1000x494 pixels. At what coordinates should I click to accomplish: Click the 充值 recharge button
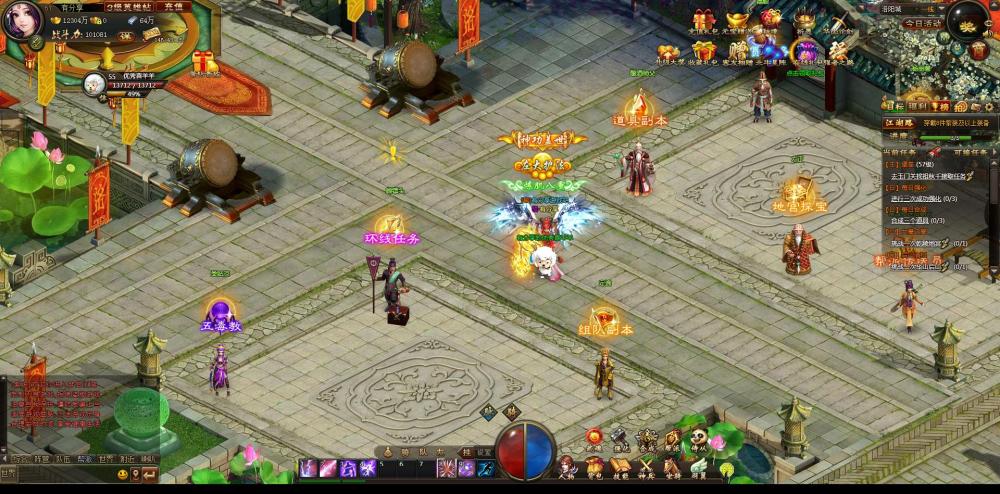(173, 6)
